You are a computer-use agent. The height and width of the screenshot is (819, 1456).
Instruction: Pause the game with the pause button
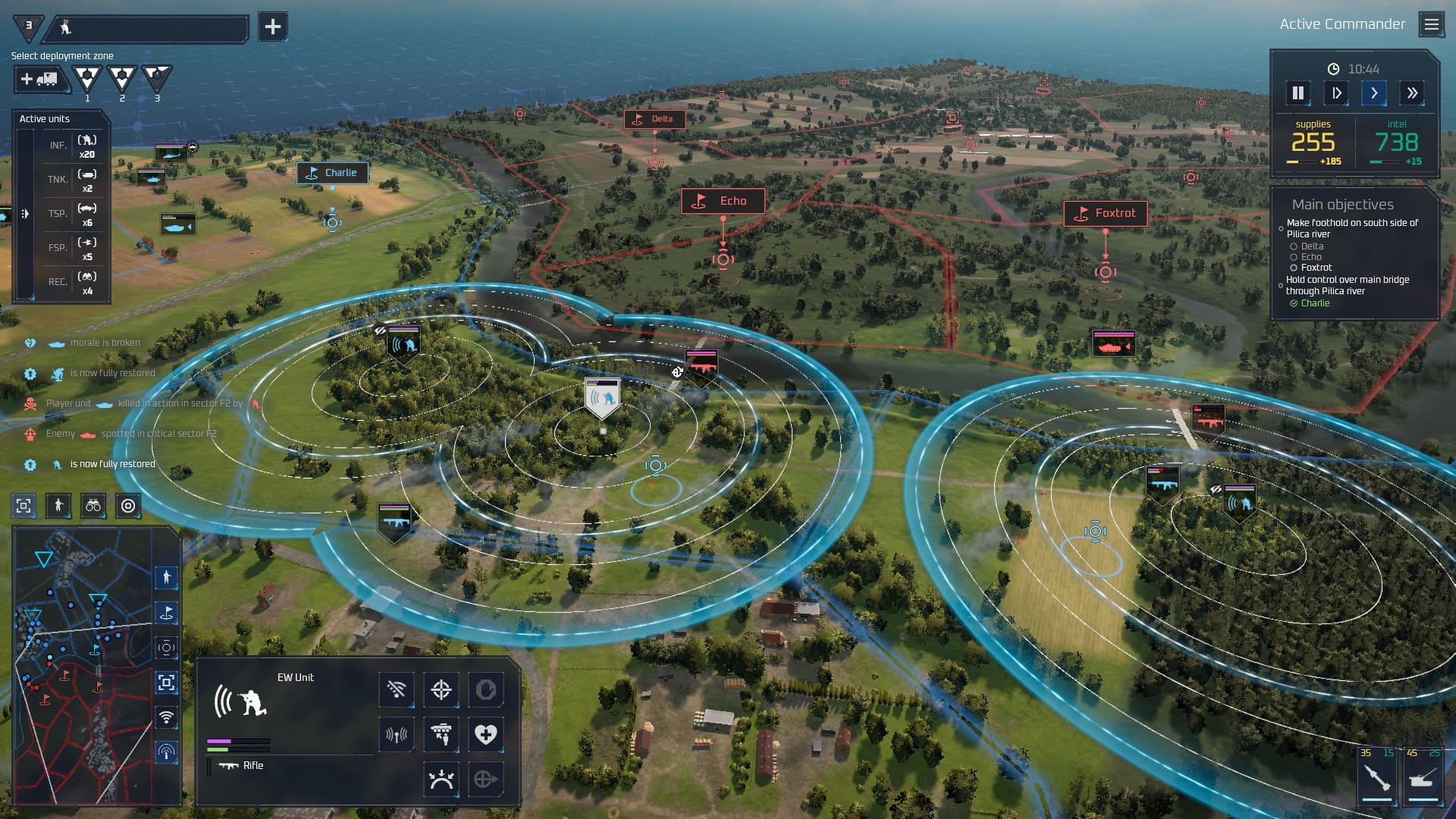pyautogui.click(x=1298, y=93)
